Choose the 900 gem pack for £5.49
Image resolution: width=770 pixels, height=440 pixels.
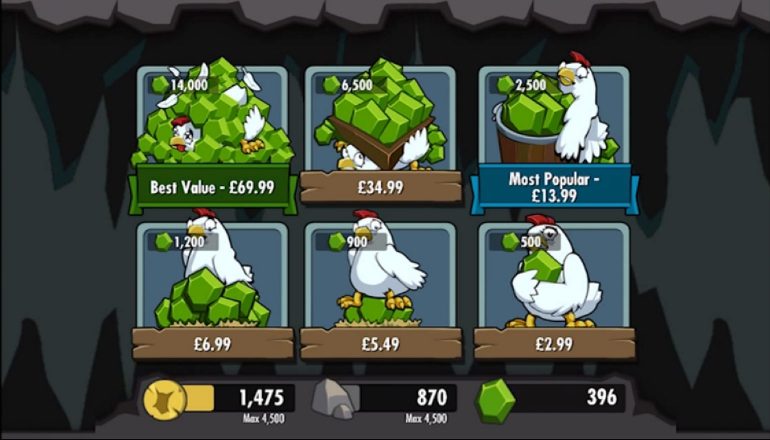click(x=380, y=343)
